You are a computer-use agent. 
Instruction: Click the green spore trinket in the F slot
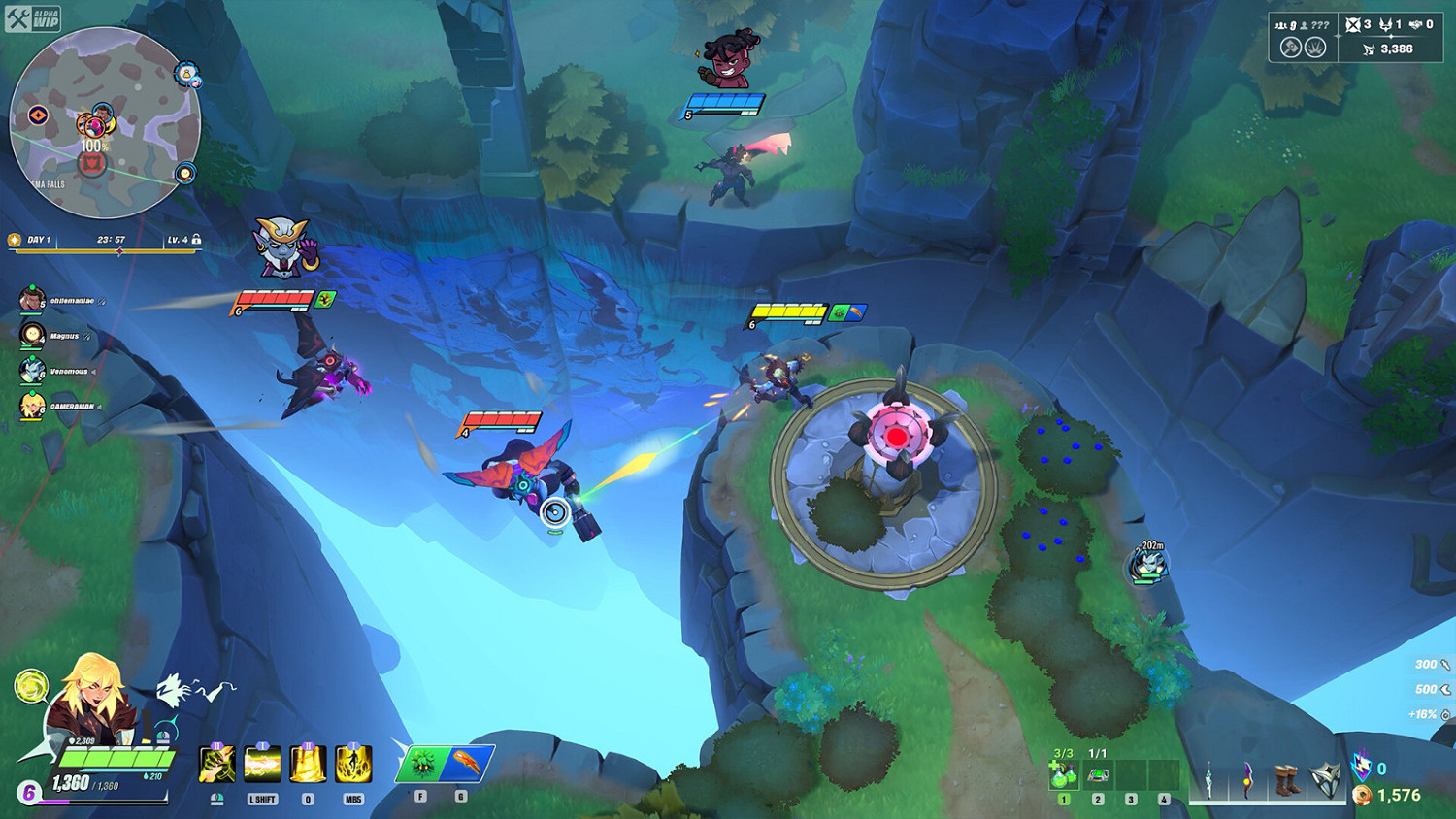(421, 763)
